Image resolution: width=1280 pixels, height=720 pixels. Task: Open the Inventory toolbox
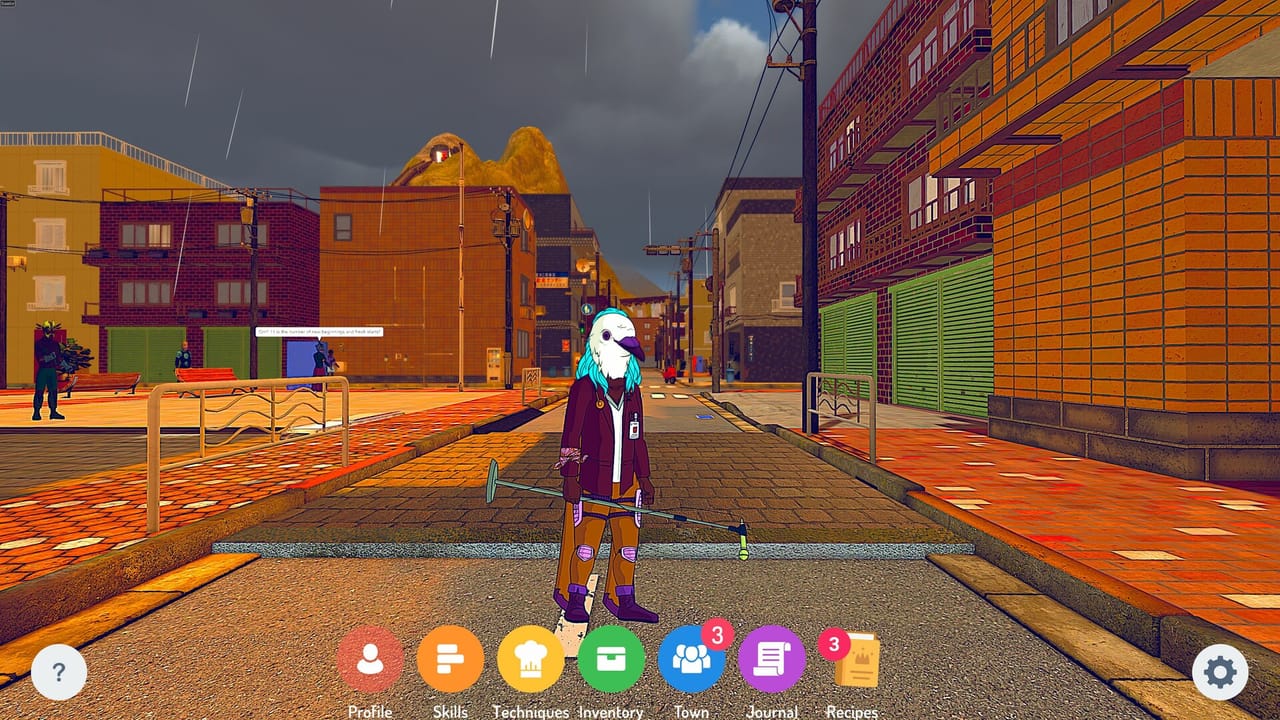pos(610,660)
